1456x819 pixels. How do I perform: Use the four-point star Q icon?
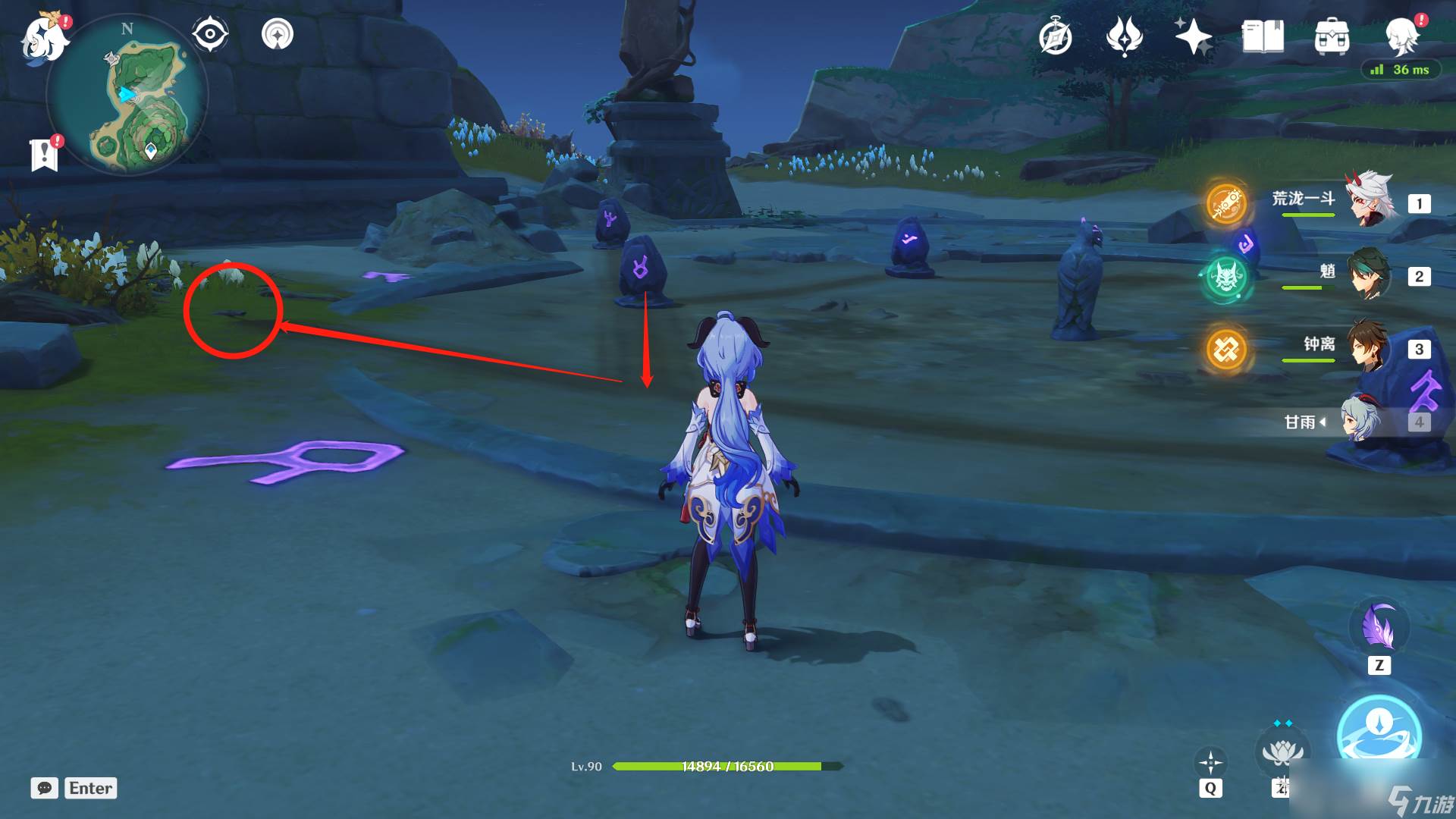(1210, 762)
